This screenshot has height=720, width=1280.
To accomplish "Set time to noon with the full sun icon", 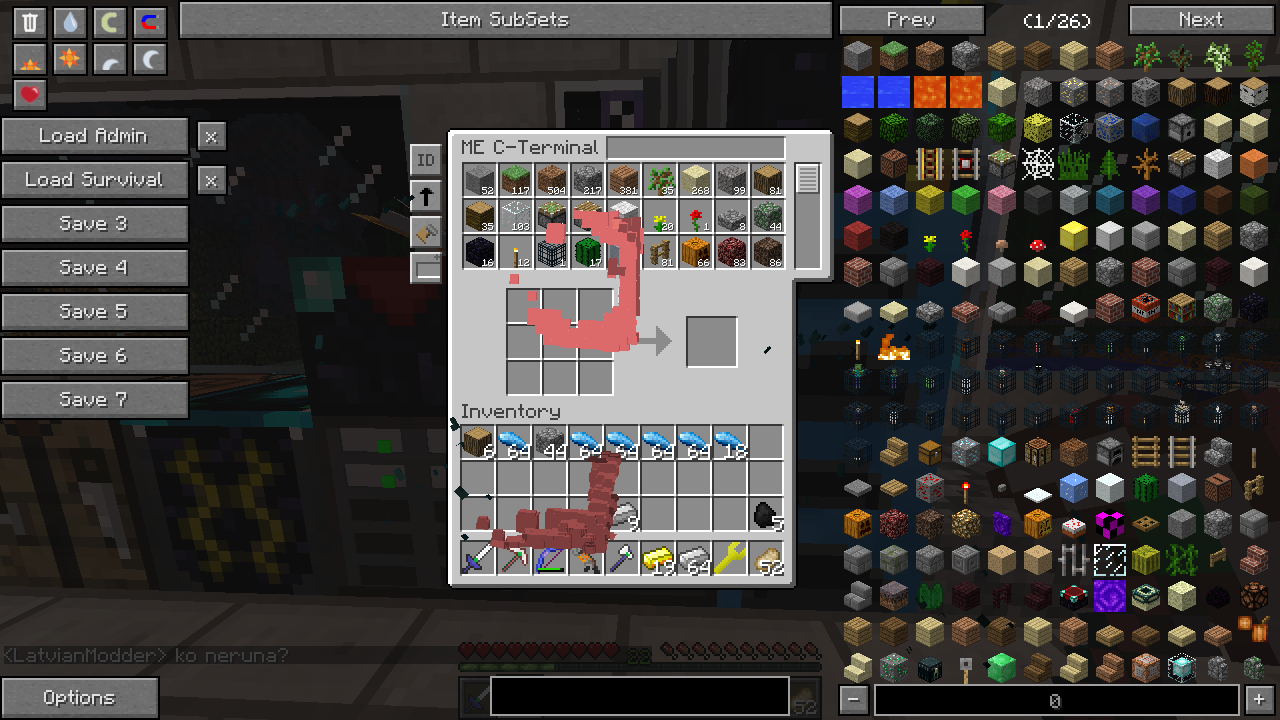I will pyautogui.click(x=70, y=59).
